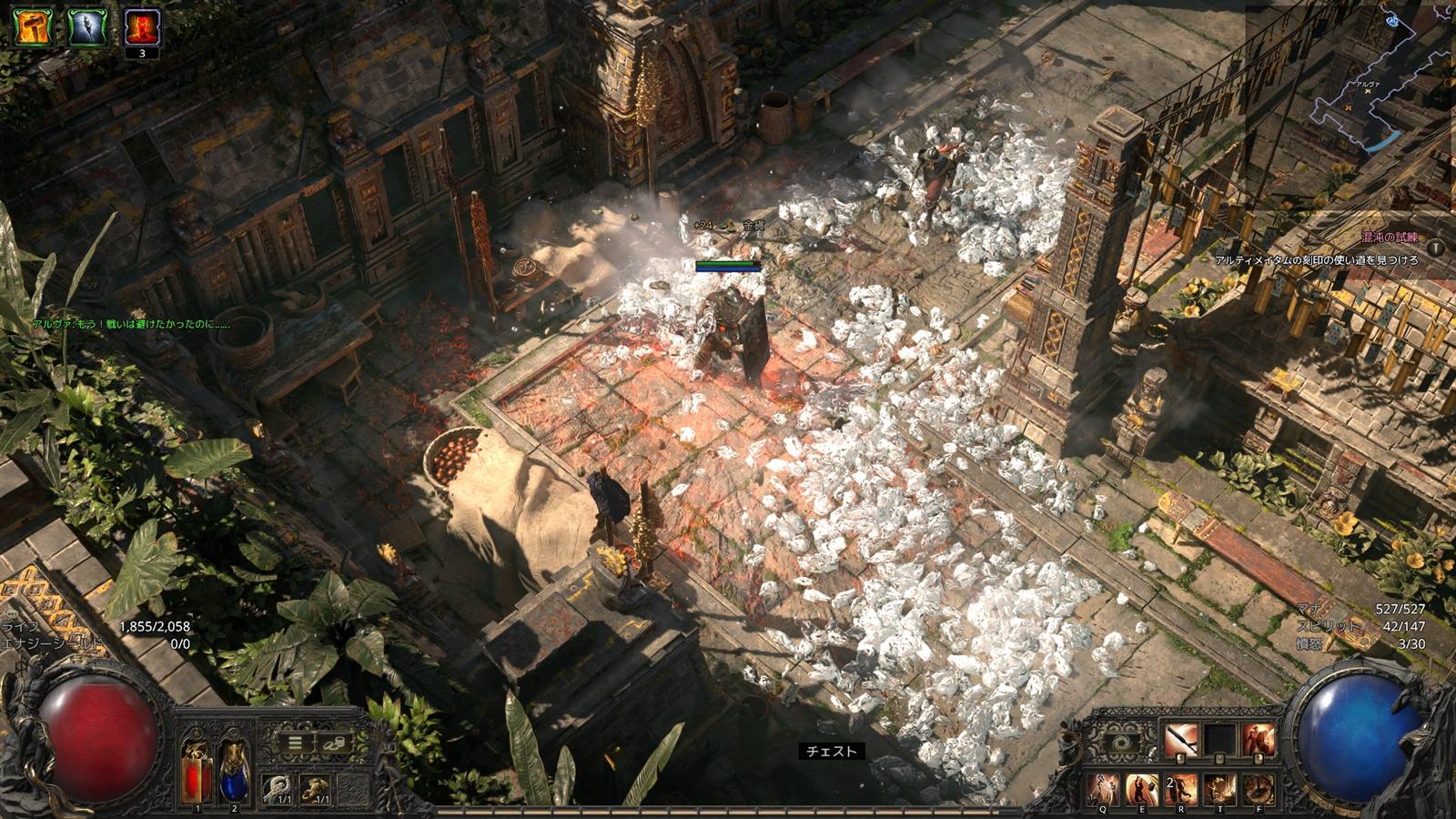Select the 混沌の試練 quest tracker entry
1456x819 pixels.
click(1389, 238)
